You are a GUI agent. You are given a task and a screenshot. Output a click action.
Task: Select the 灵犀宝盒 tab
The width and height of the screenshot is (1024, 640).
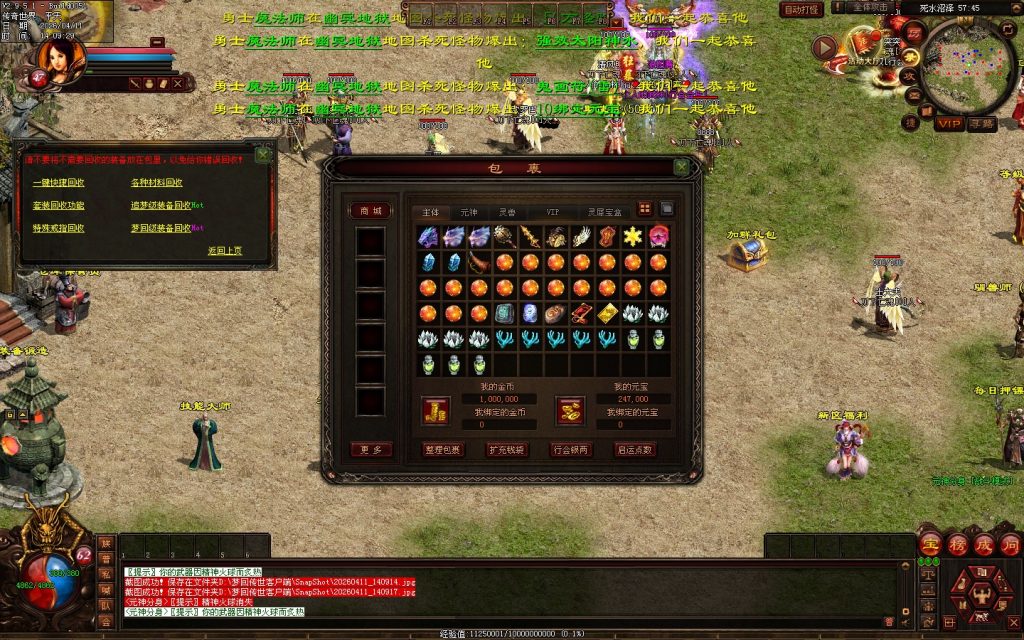coord(604,212)
